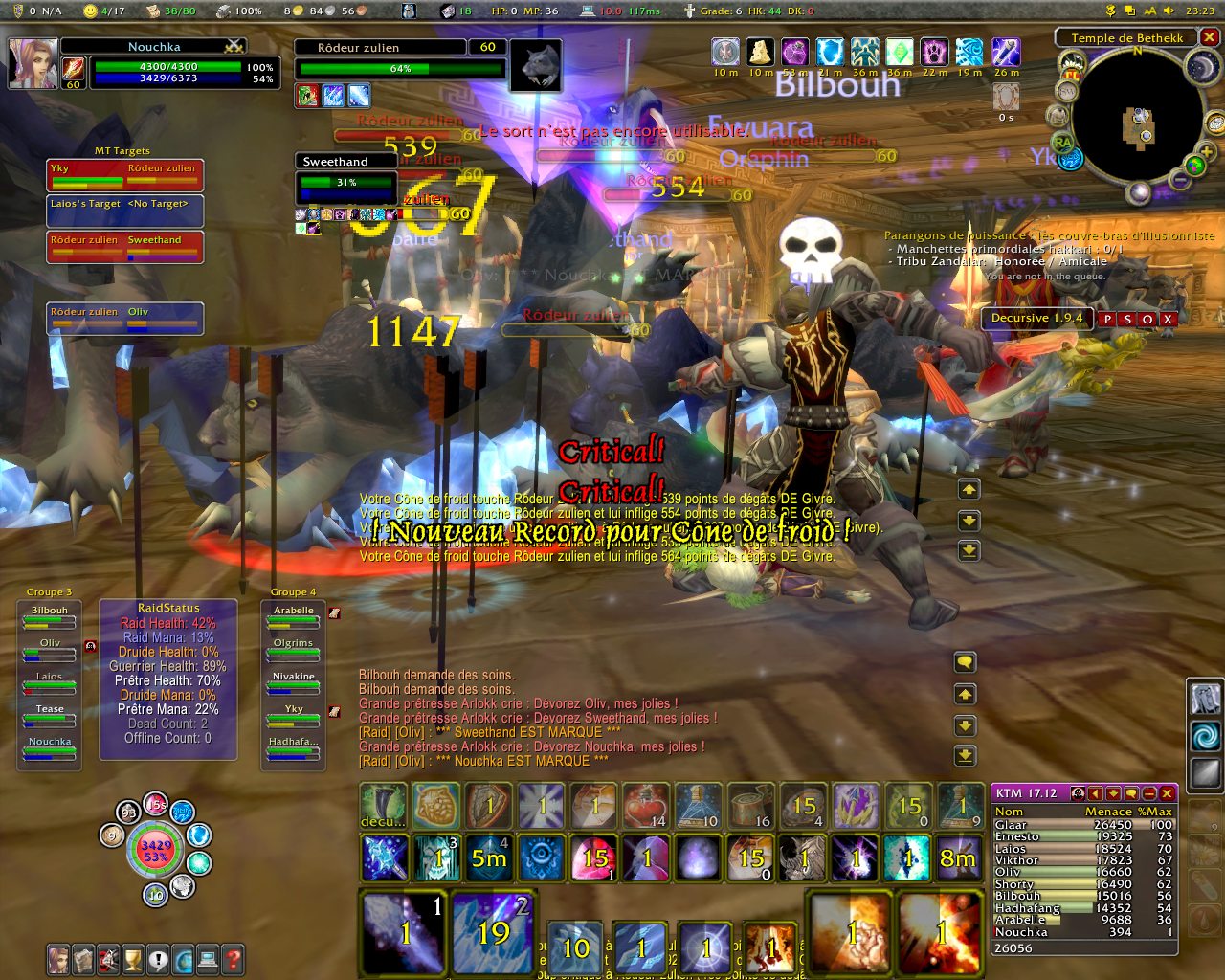The width and height of the screenshot is (1225, 980).
Task: Select Glaar's row in the KTM threat list
Action: pyautogui.click(x=1082, y=825)
